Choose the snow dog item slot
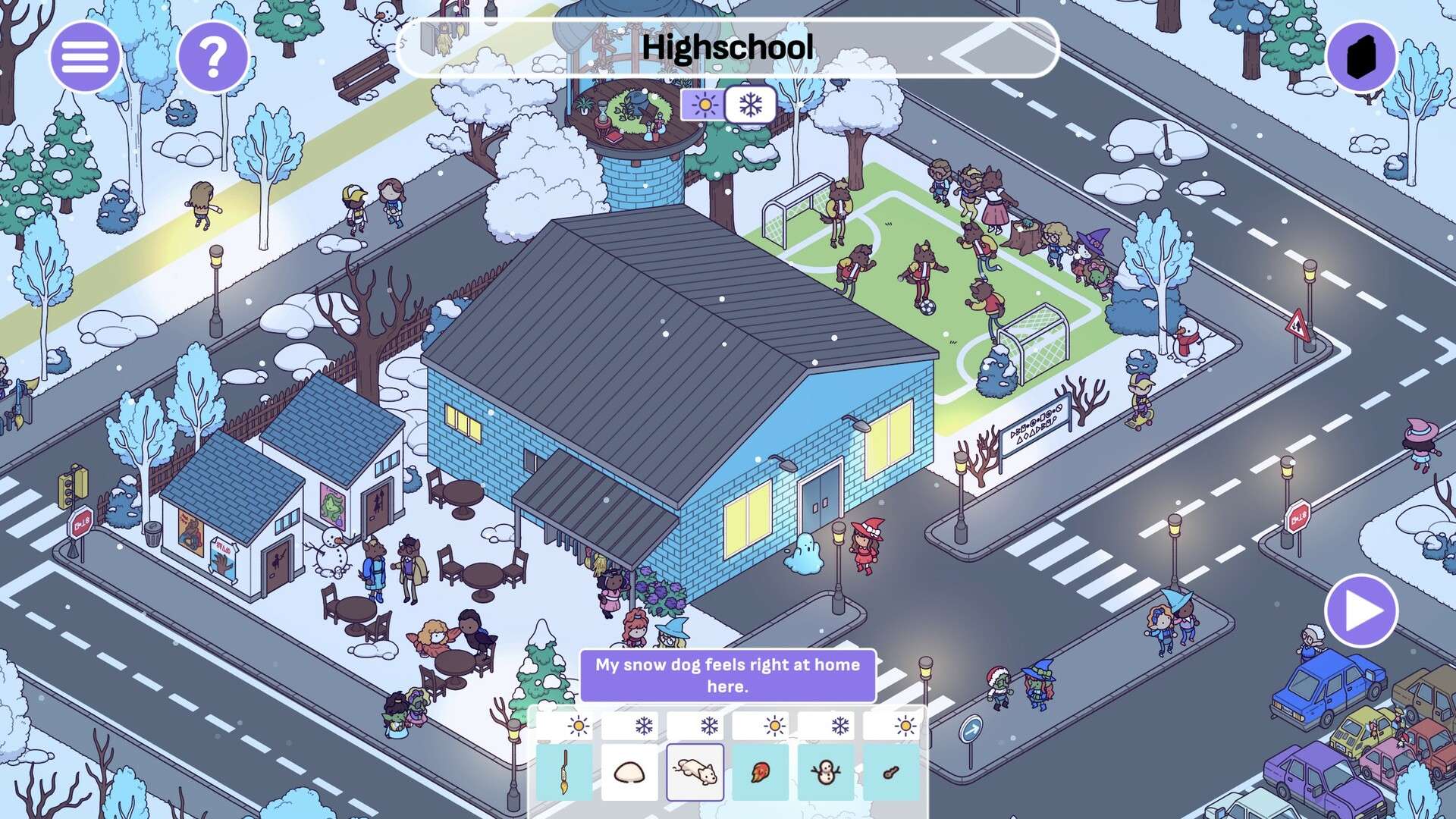1456x819 pixels. (x=695, y=772)
